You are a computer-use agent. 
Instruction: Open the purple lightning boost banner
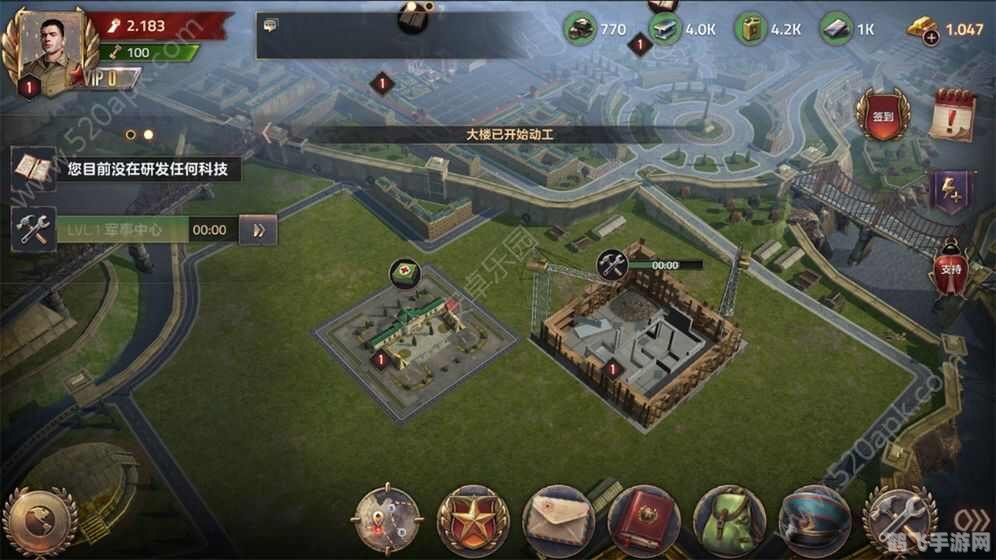point(950,191)
